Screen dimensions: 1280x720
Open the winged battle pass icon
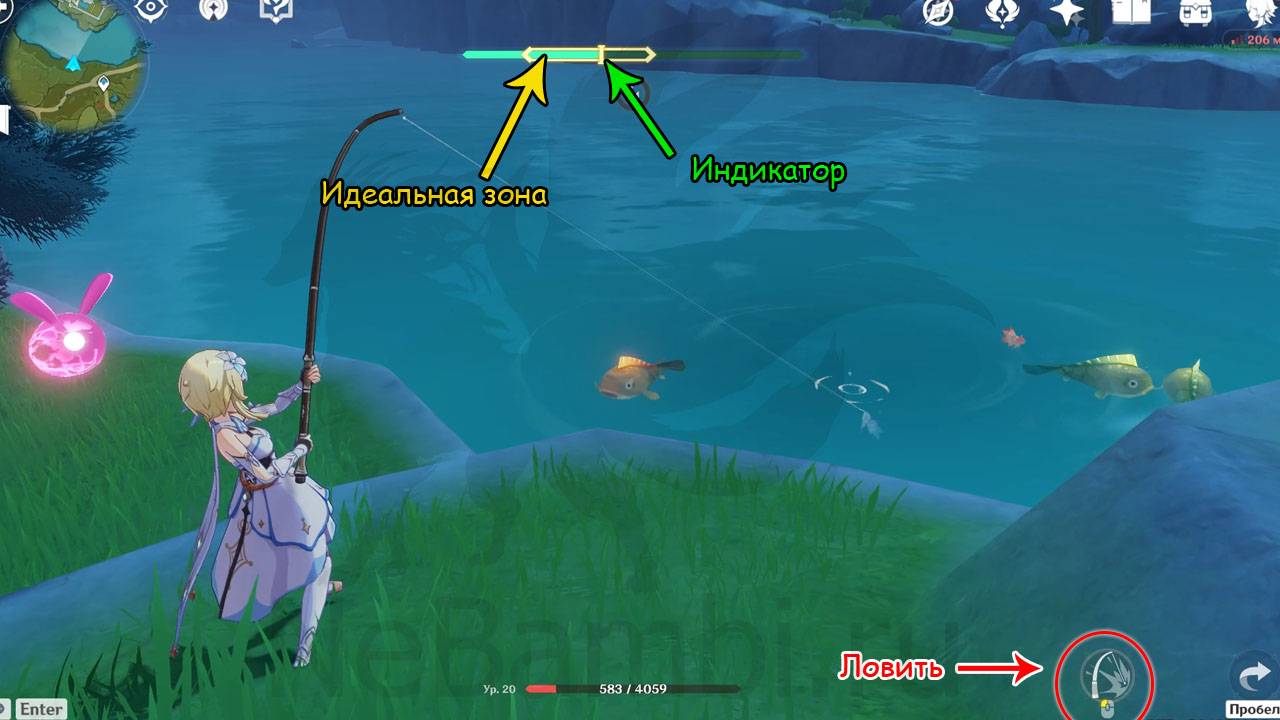[1002, 11]
